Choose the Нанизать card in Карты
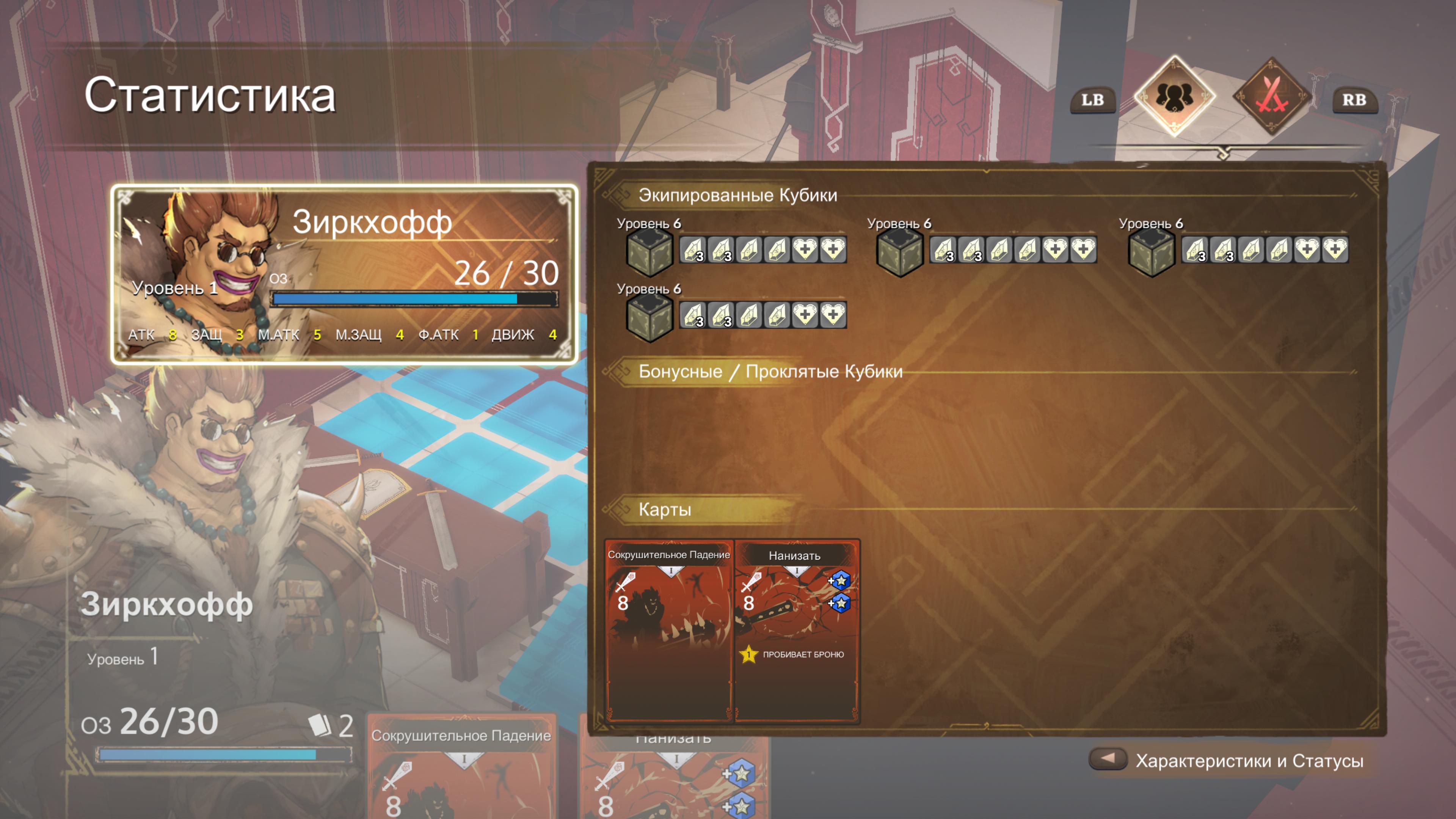1456x819 pixels. click(796, 630)
